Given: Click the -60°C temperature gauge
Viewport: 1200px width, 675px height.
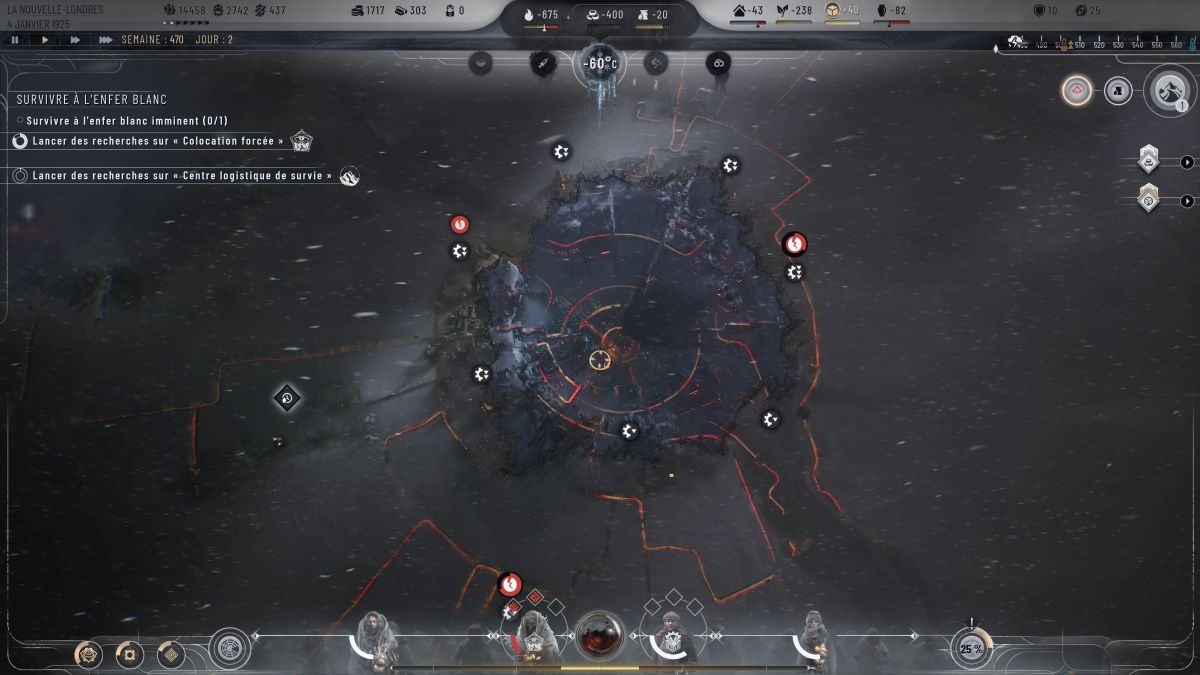Looking at the screenshot, I should click(600, 64).
